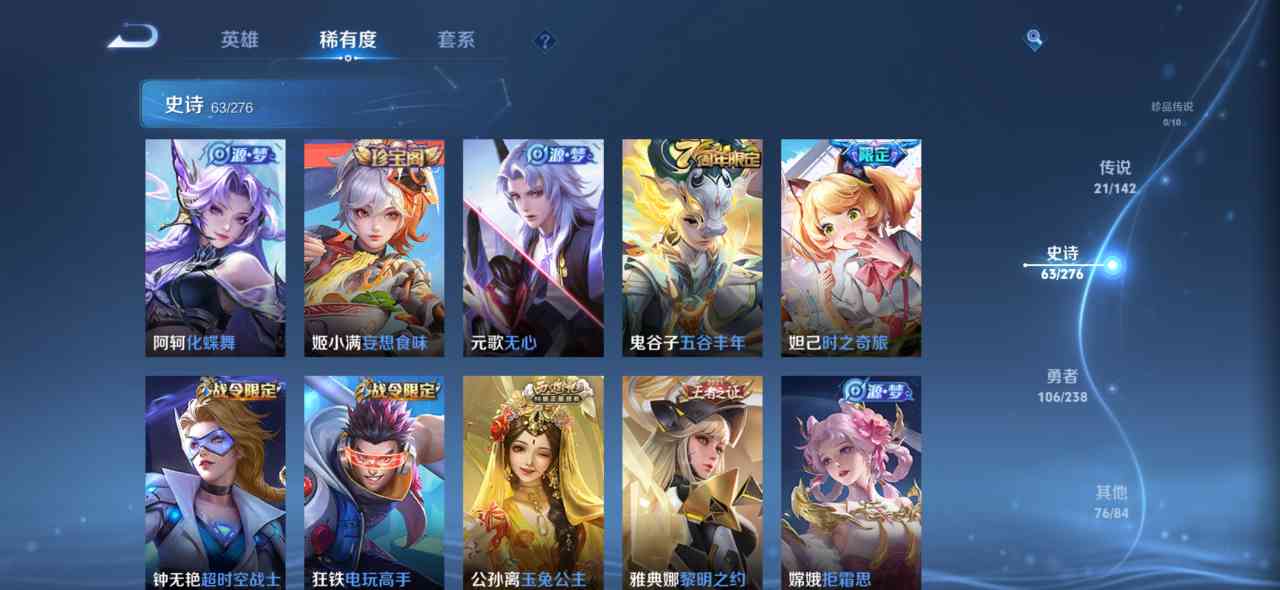View the 元歌 无心 skin card

pyautogui.click(x=533, y=247)
